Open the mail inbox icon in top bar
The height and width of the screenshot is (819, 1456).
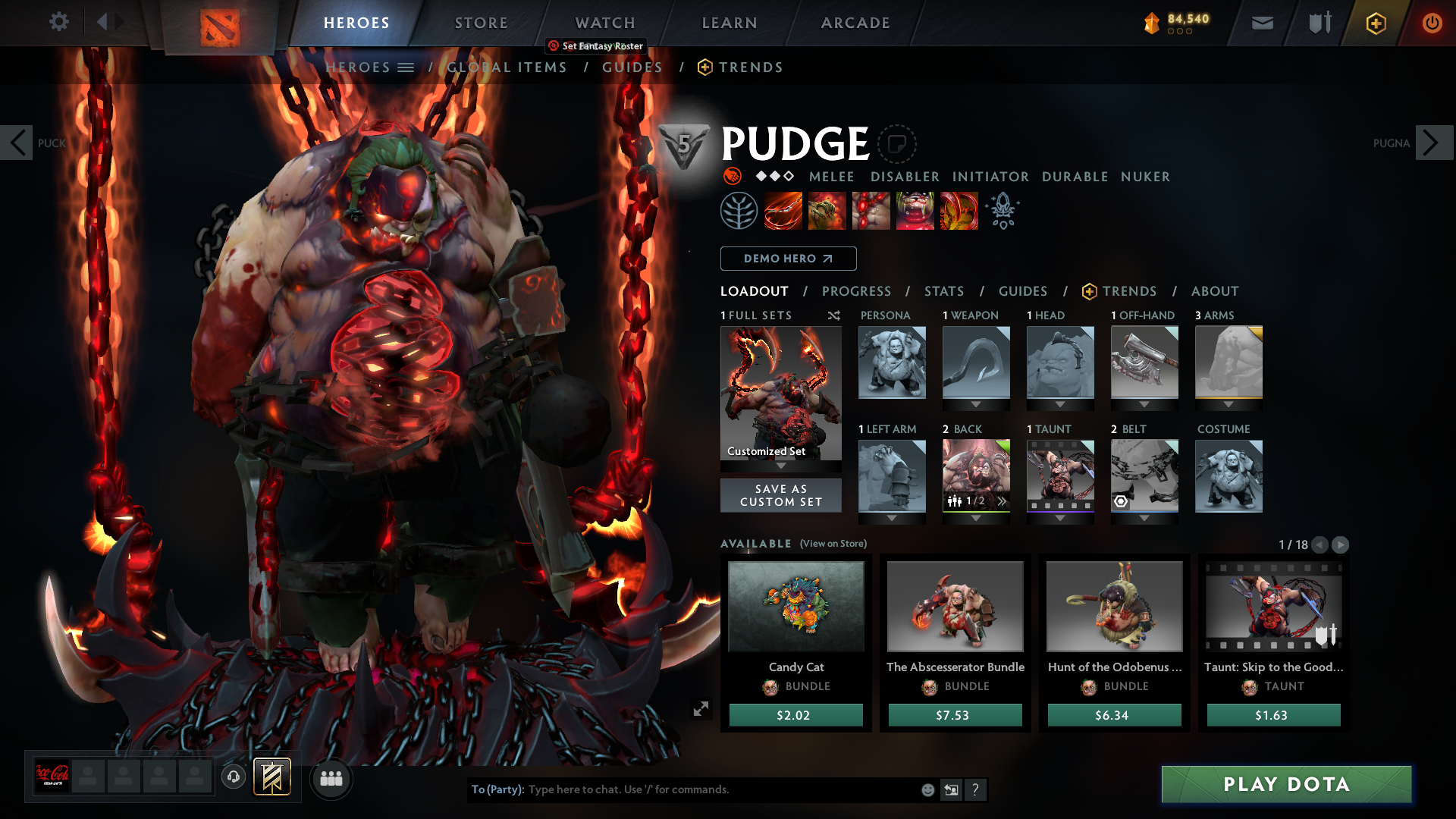click(x=1261, y=23)
